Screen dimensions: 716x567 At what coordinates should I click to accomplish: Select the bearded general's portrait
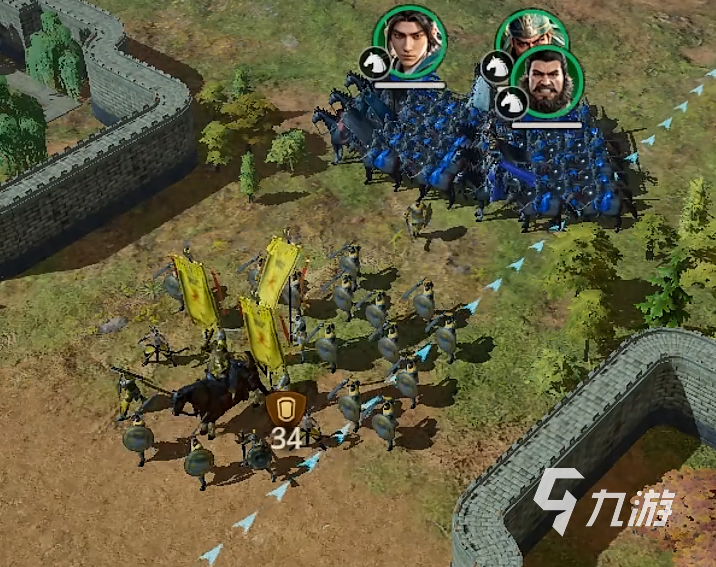tap(547, 81)
